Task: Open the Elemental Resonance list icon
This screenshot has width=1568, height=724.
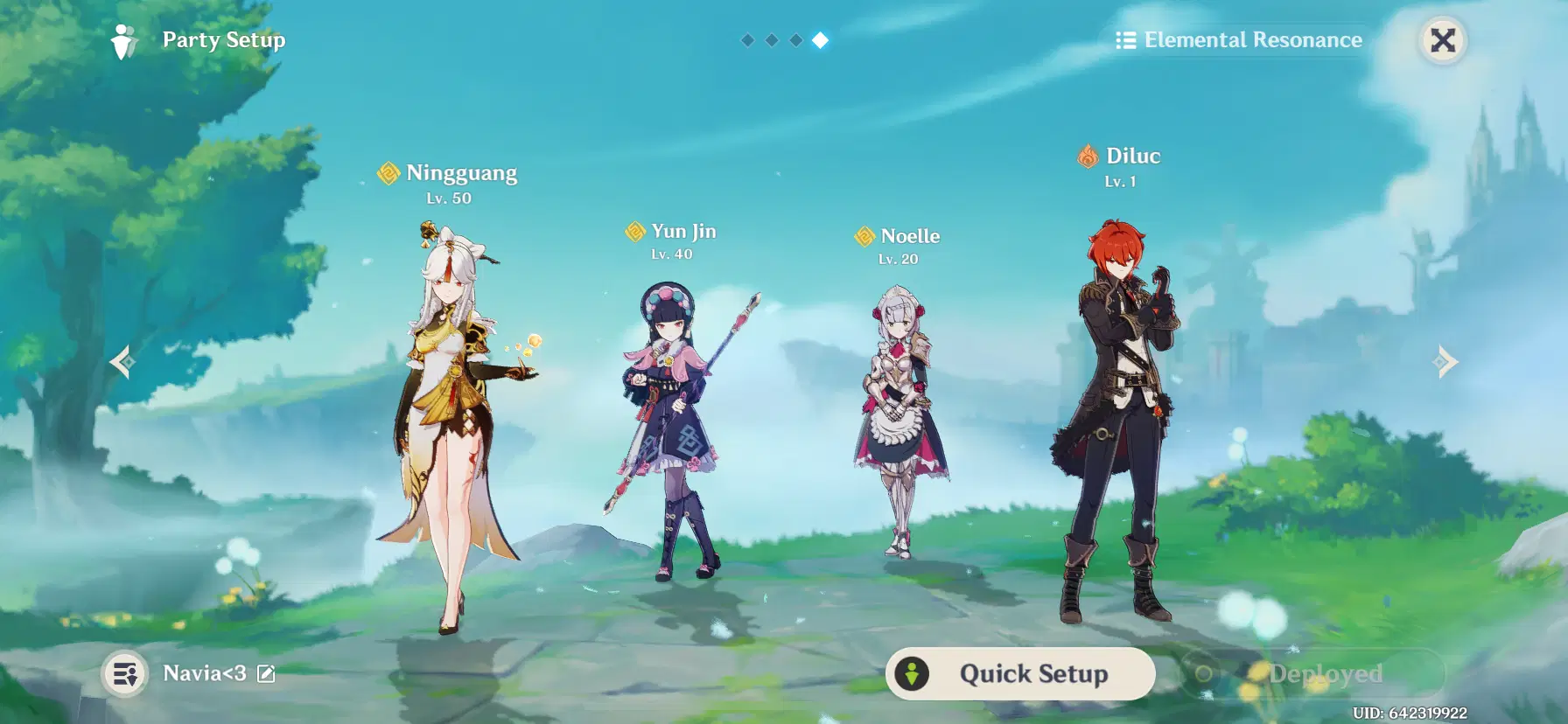Action: point(1125,39)
